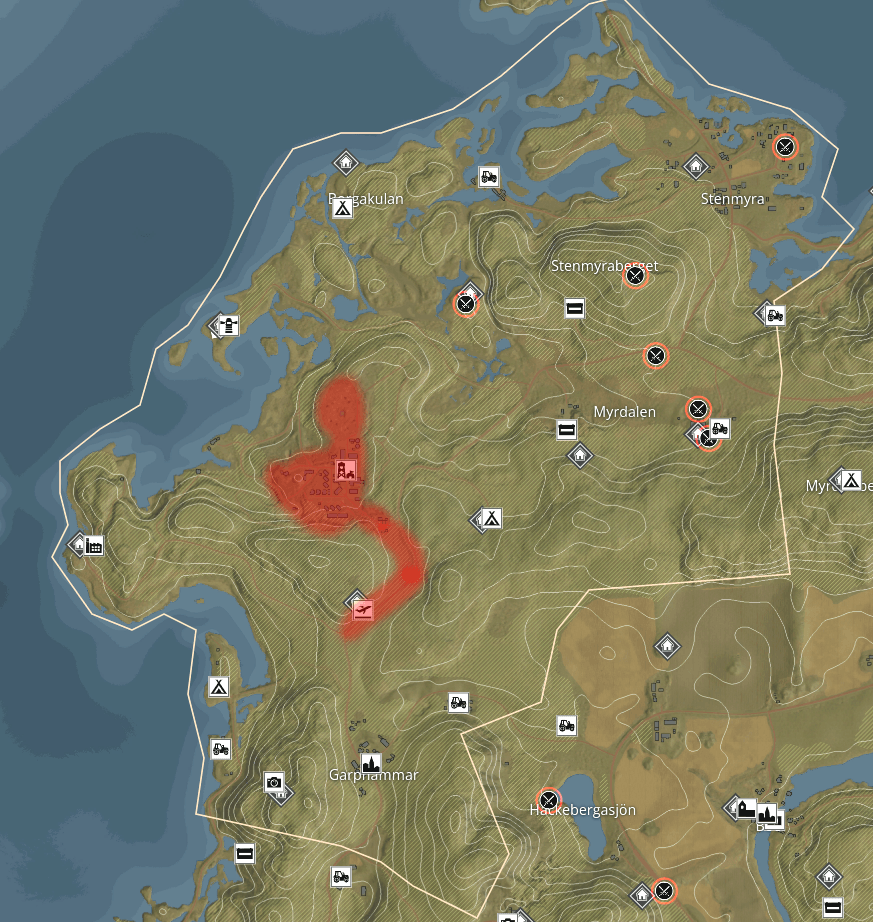Click the church marker at Garphammar
This screenshot has width=873, height=922.
pyautogui.click(x=371, y=764)
